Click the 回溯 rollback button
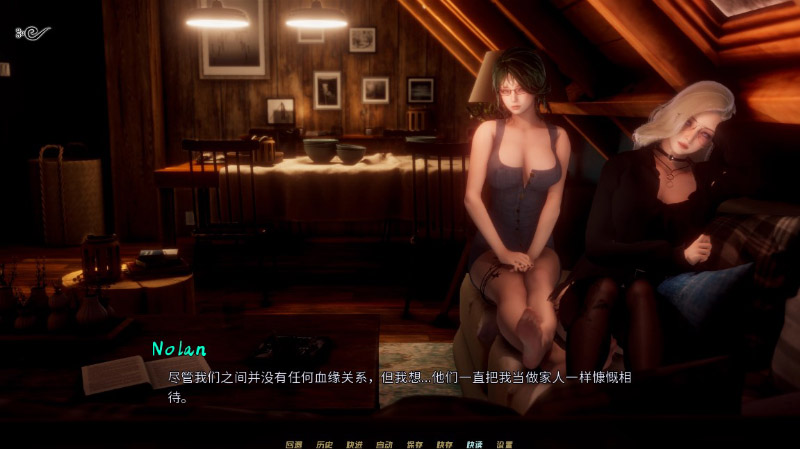 point(293,444)
